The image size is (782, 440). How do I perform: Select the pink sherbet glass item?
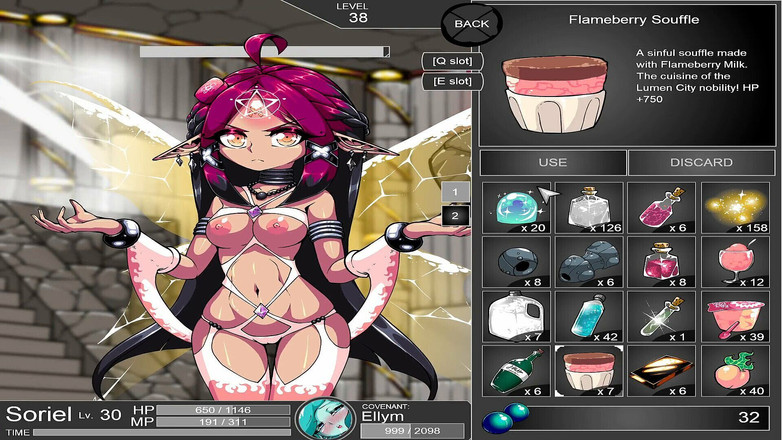(x=735, y=262)
